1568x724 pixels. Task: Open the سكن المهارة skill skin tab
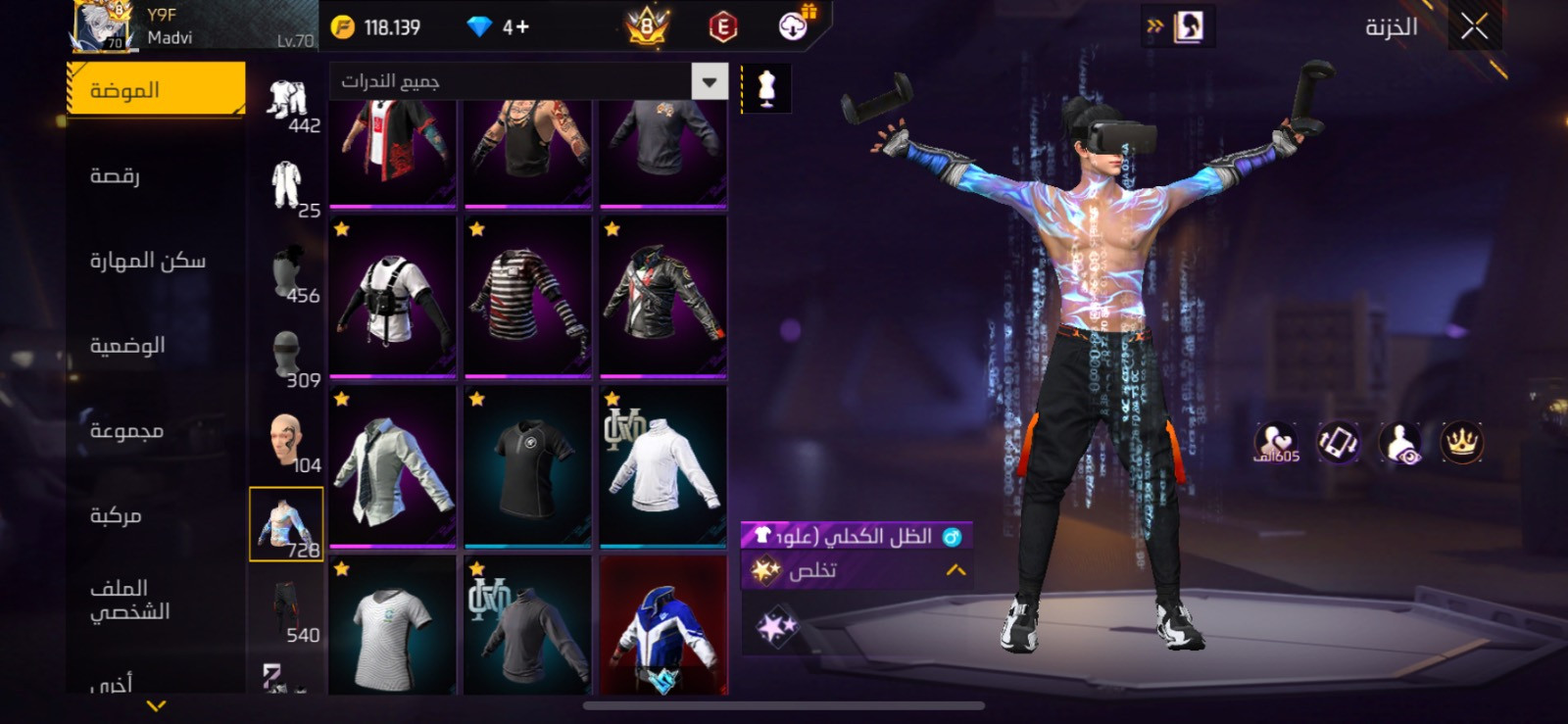coord(147,261)
